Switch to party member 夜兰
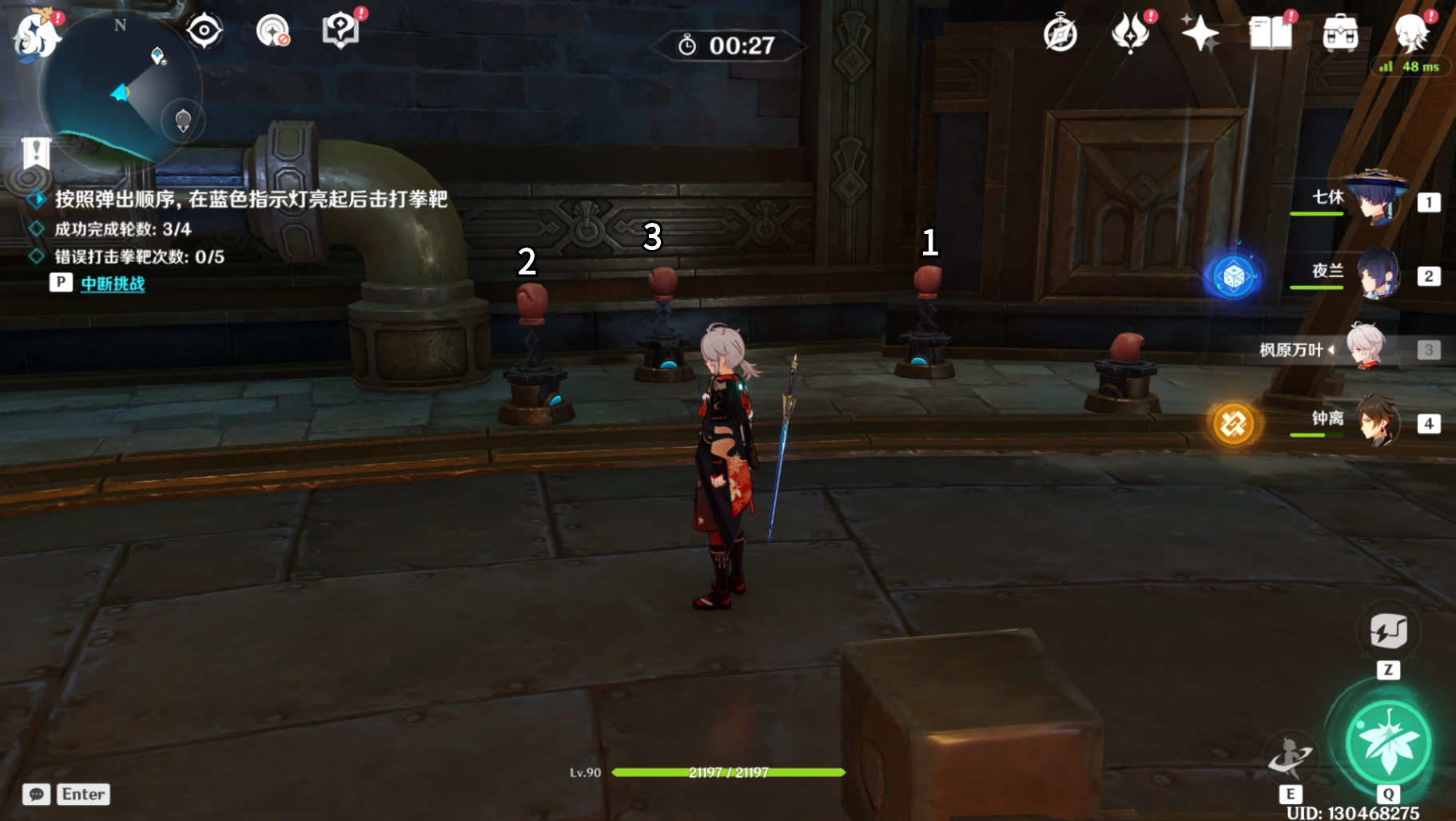The height and width of the screenshot is (821, 1456). pyautogui.click(x=1374, y=274)
